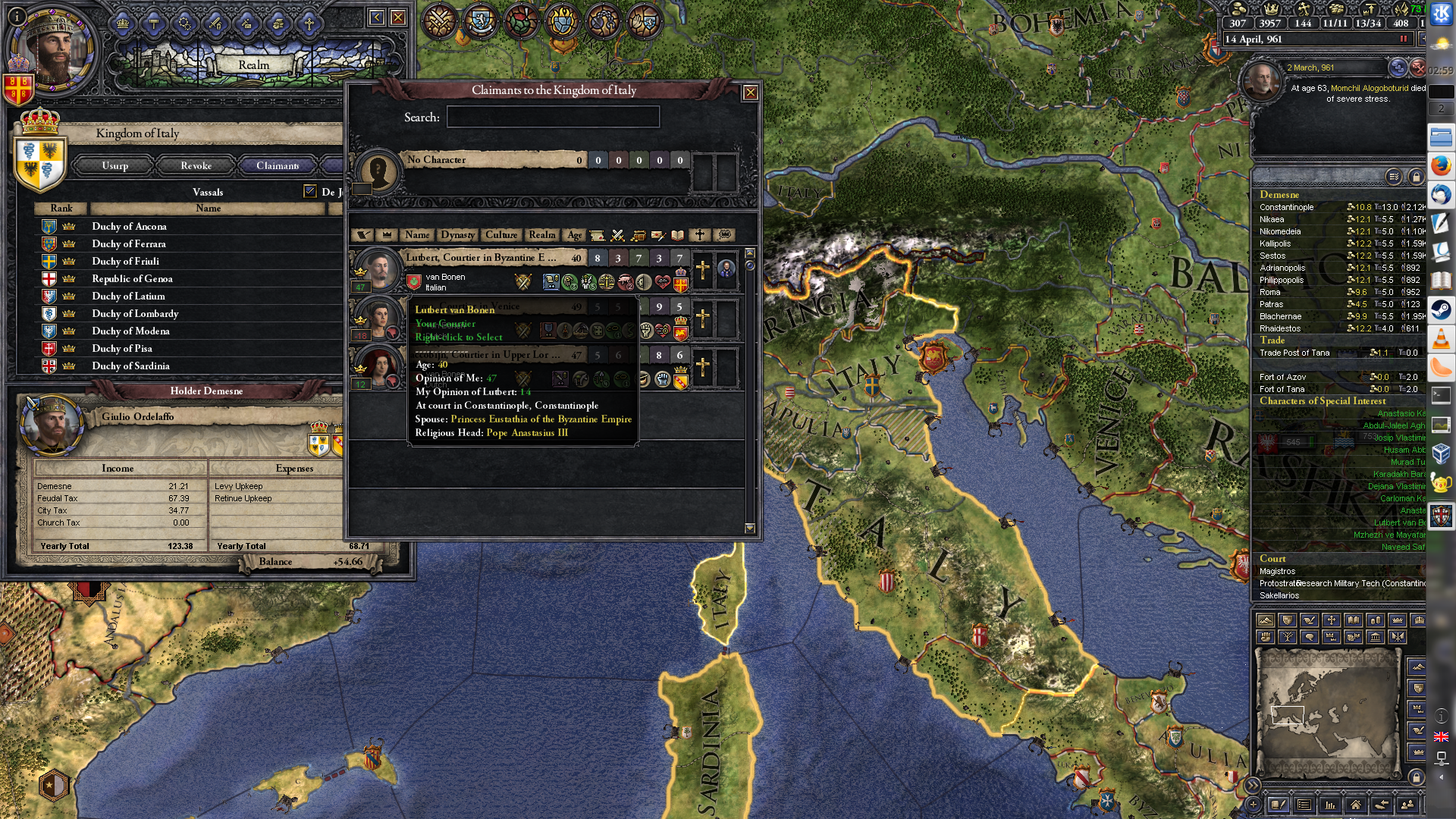Close the character panel with X button
The width and height of the screenshot is (1456, 819).
click(397, 17)
